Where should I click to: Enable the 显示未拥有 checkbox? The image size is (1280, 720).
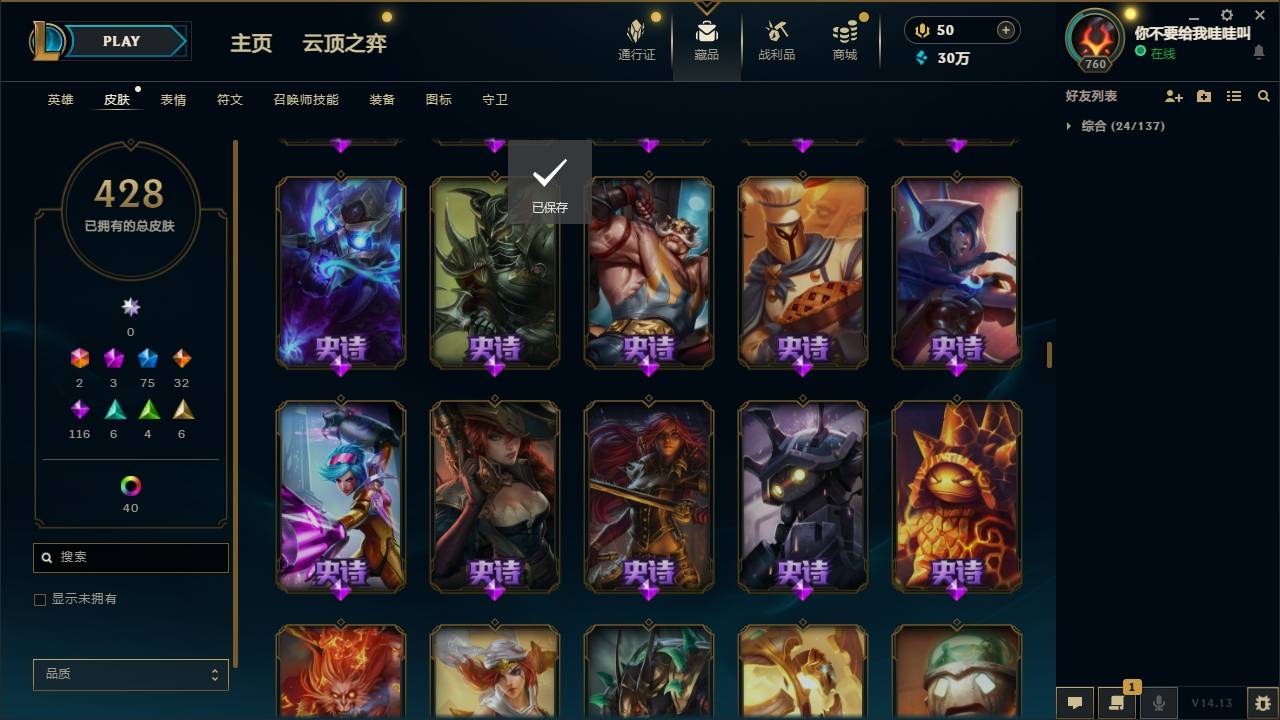pos(40,599)
